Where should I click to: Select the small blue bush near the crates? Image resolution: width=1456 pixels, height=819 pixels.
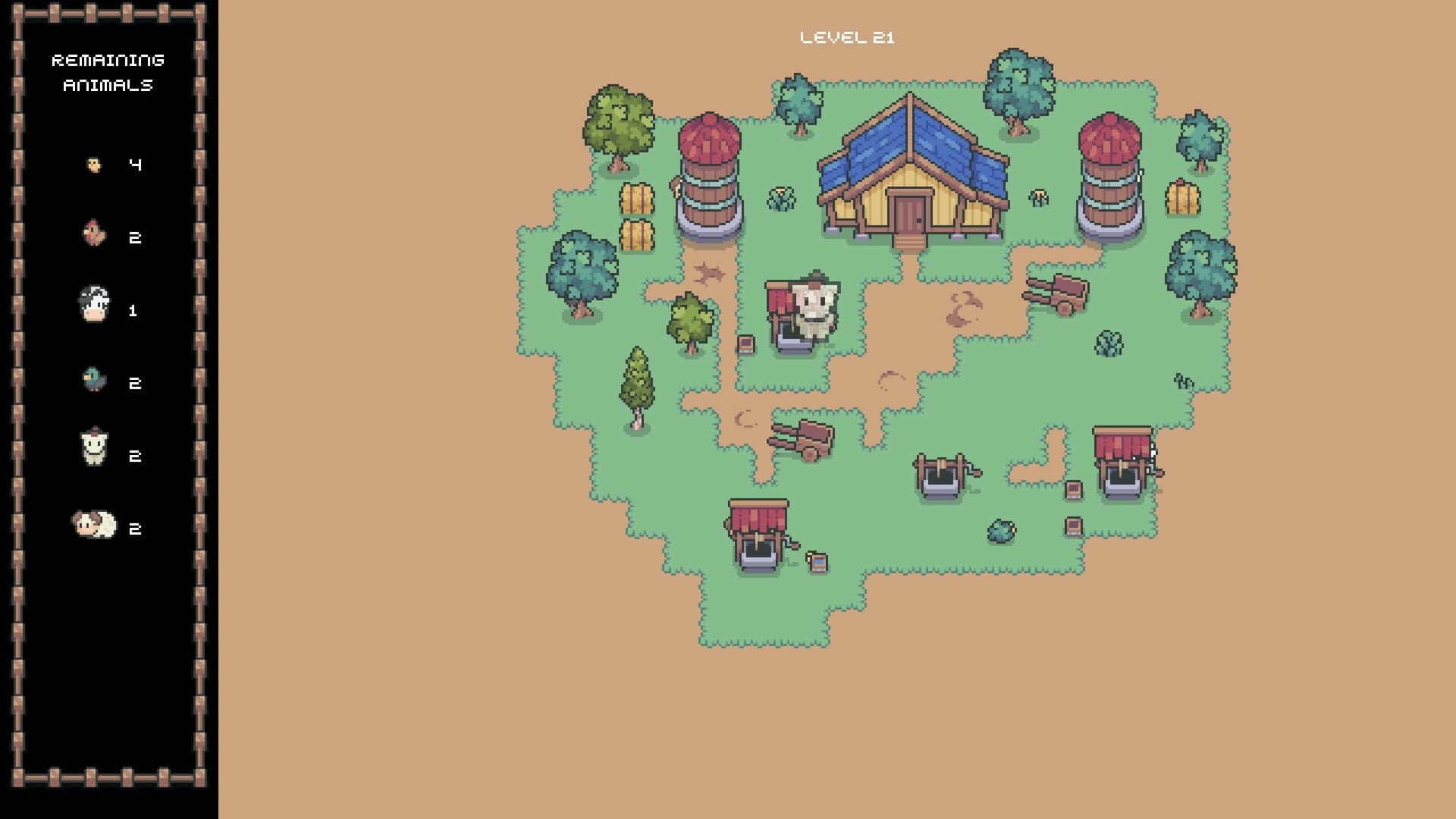1002,529
